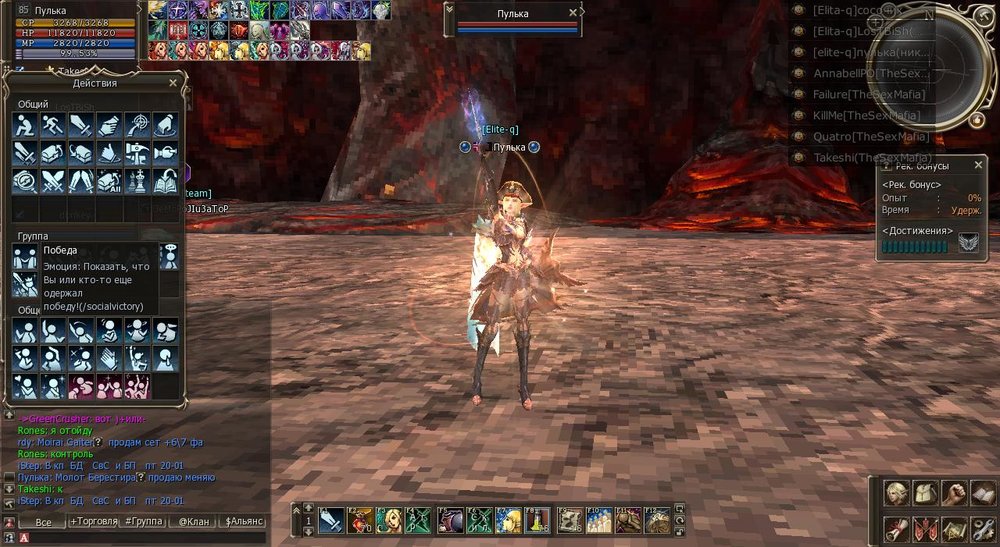Click the wings achievements icon
Viewport: 1000px width, 547px height.
(x=968, y=245)
